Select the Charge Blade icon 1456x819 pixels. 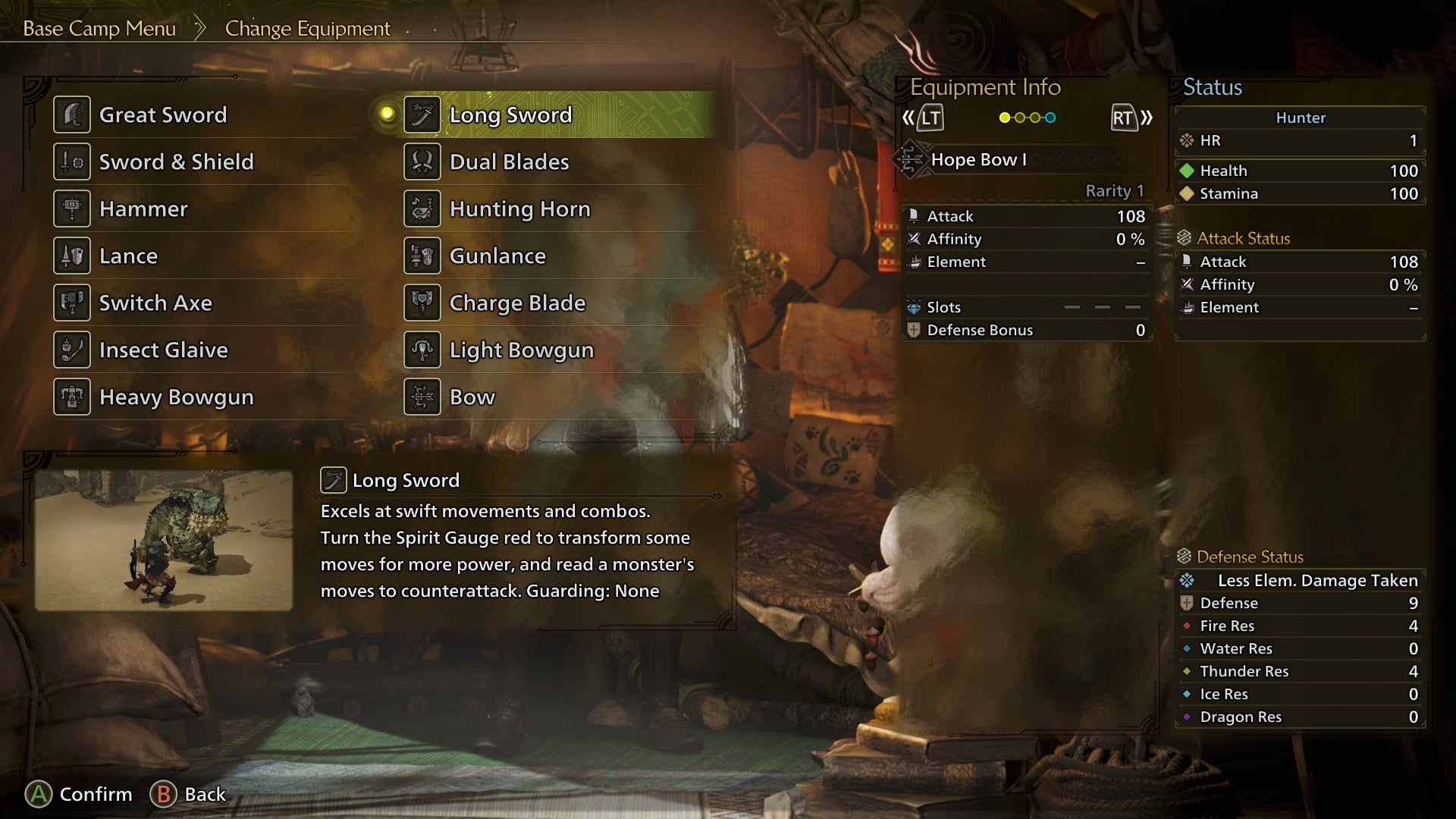[422, 303]
